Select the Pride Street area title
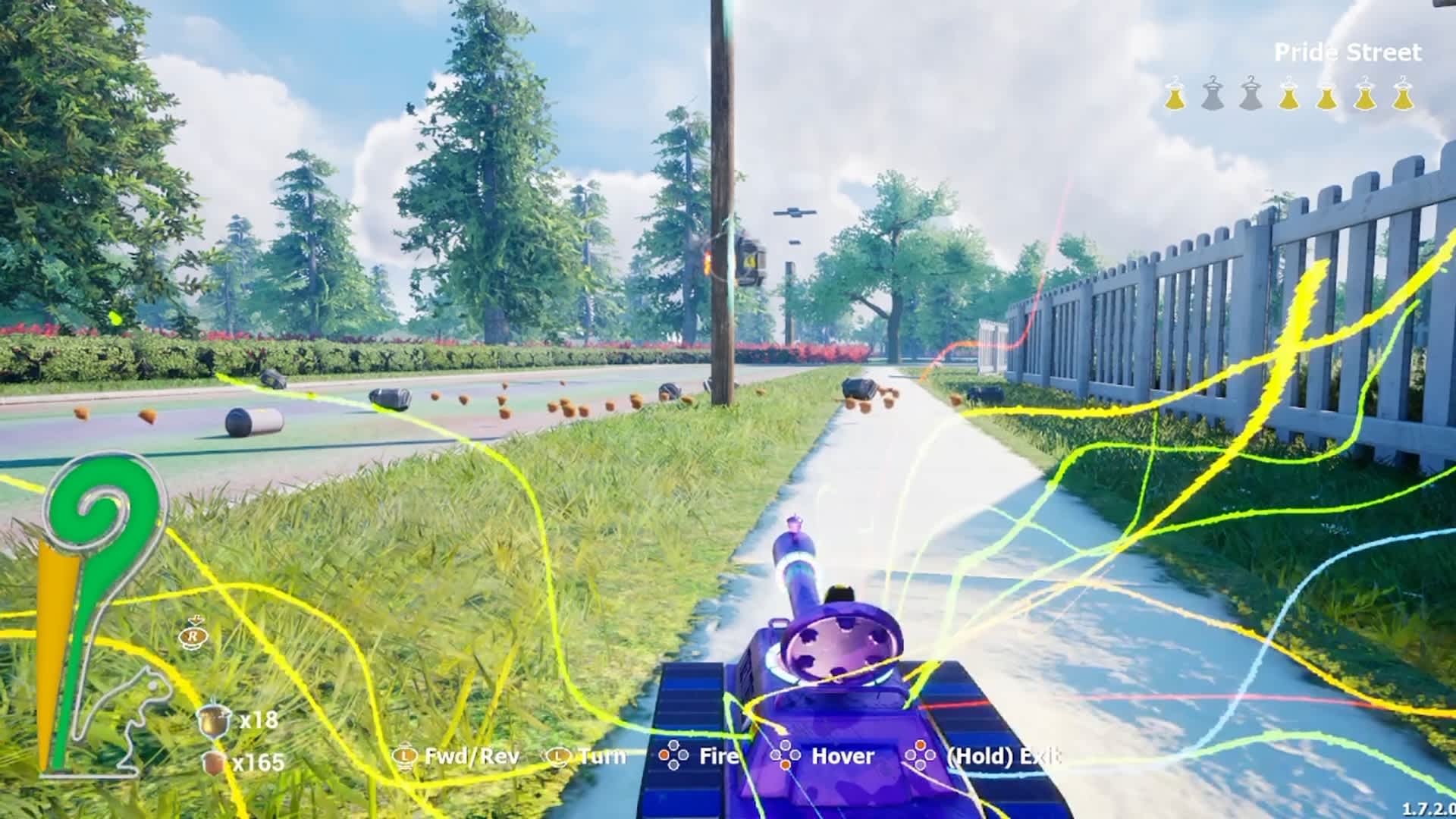This screenshot has height=819, width=1456. coord(1350,52)
